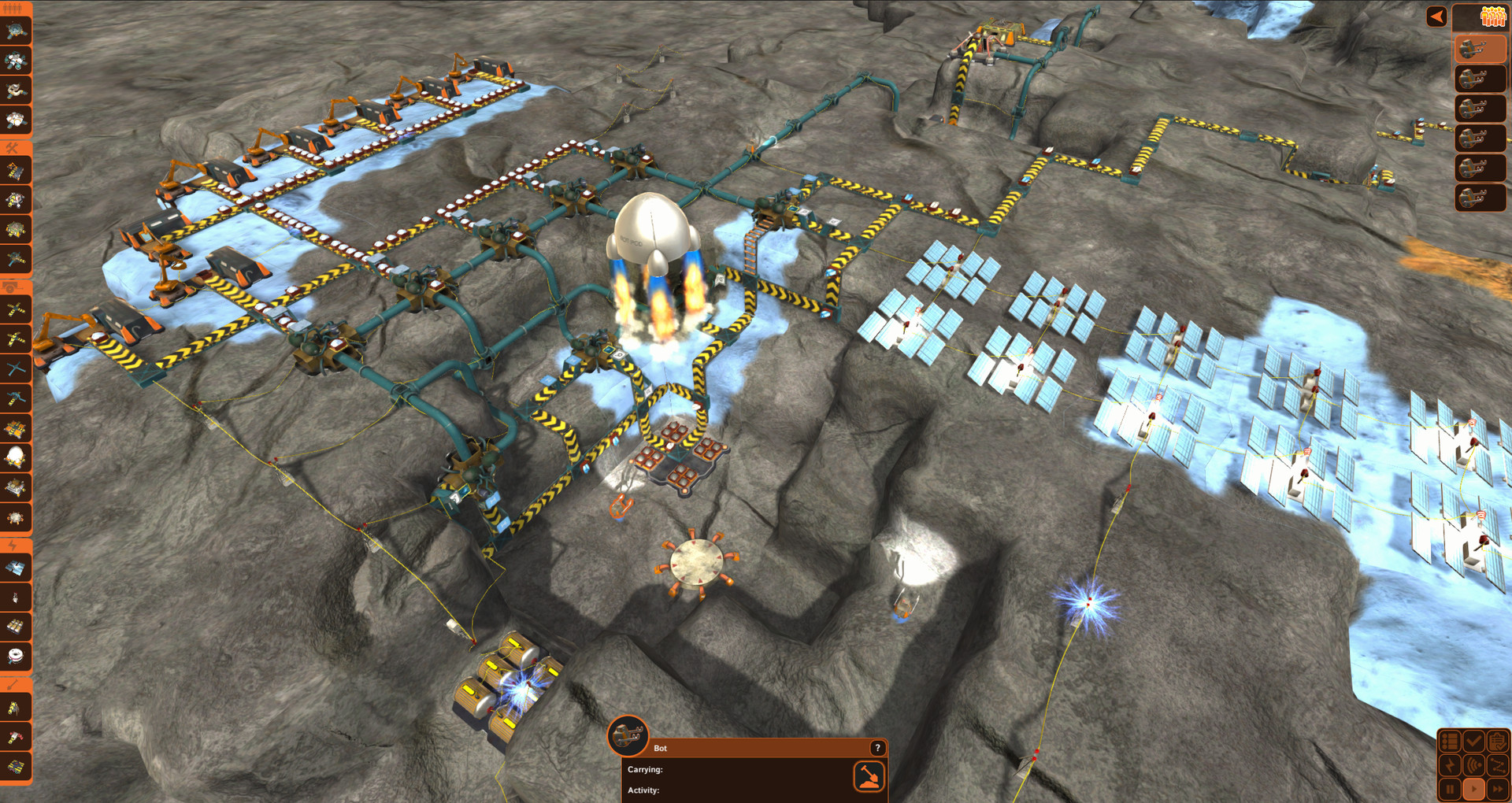The width and height of the screenshot is (1512, 803).
Task: Open the checkmark objectives button
Action: coord(1473,741)
